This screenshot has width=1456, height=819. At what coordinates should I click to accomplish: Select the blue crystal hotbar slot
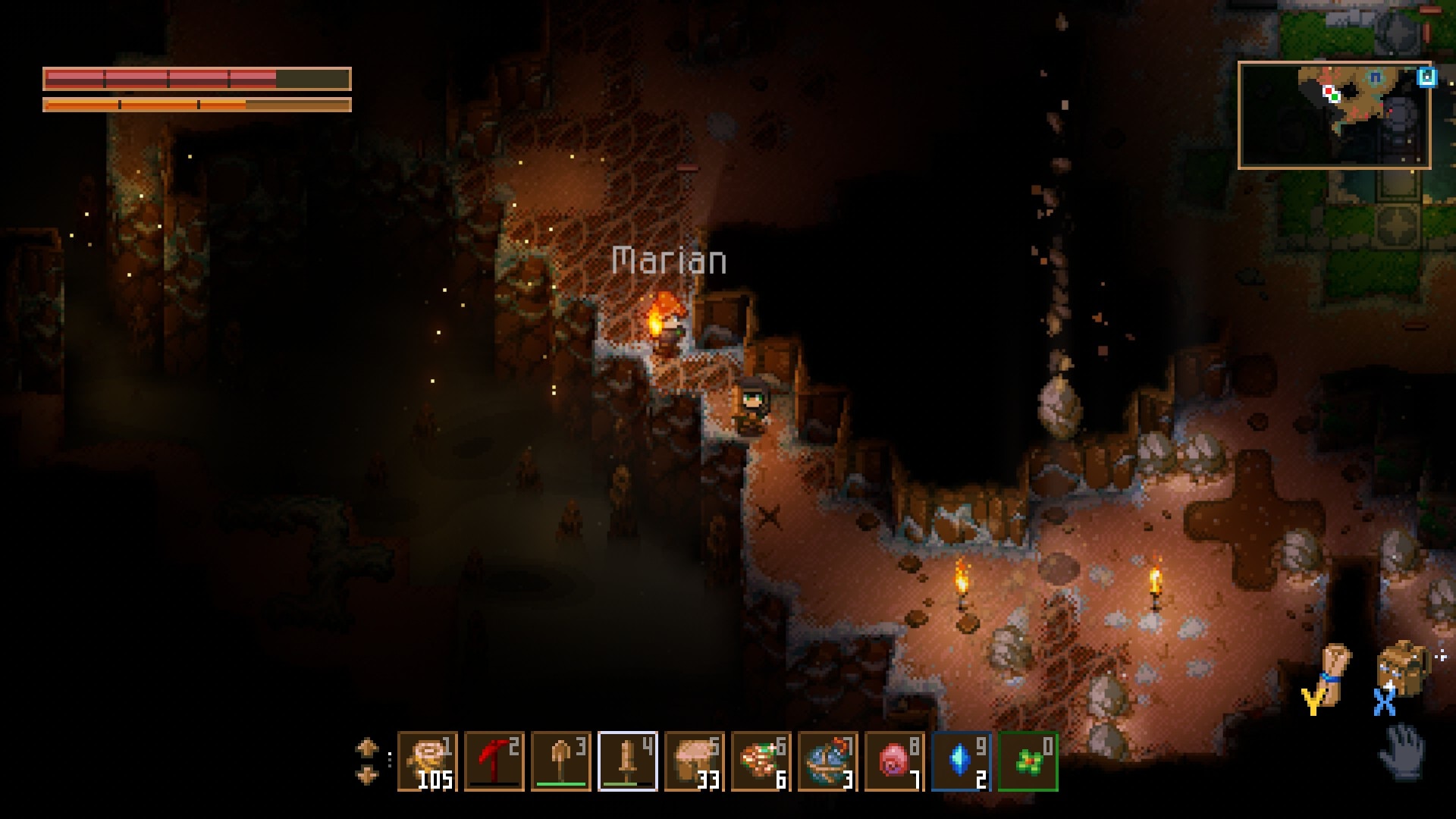pos(961,761)
